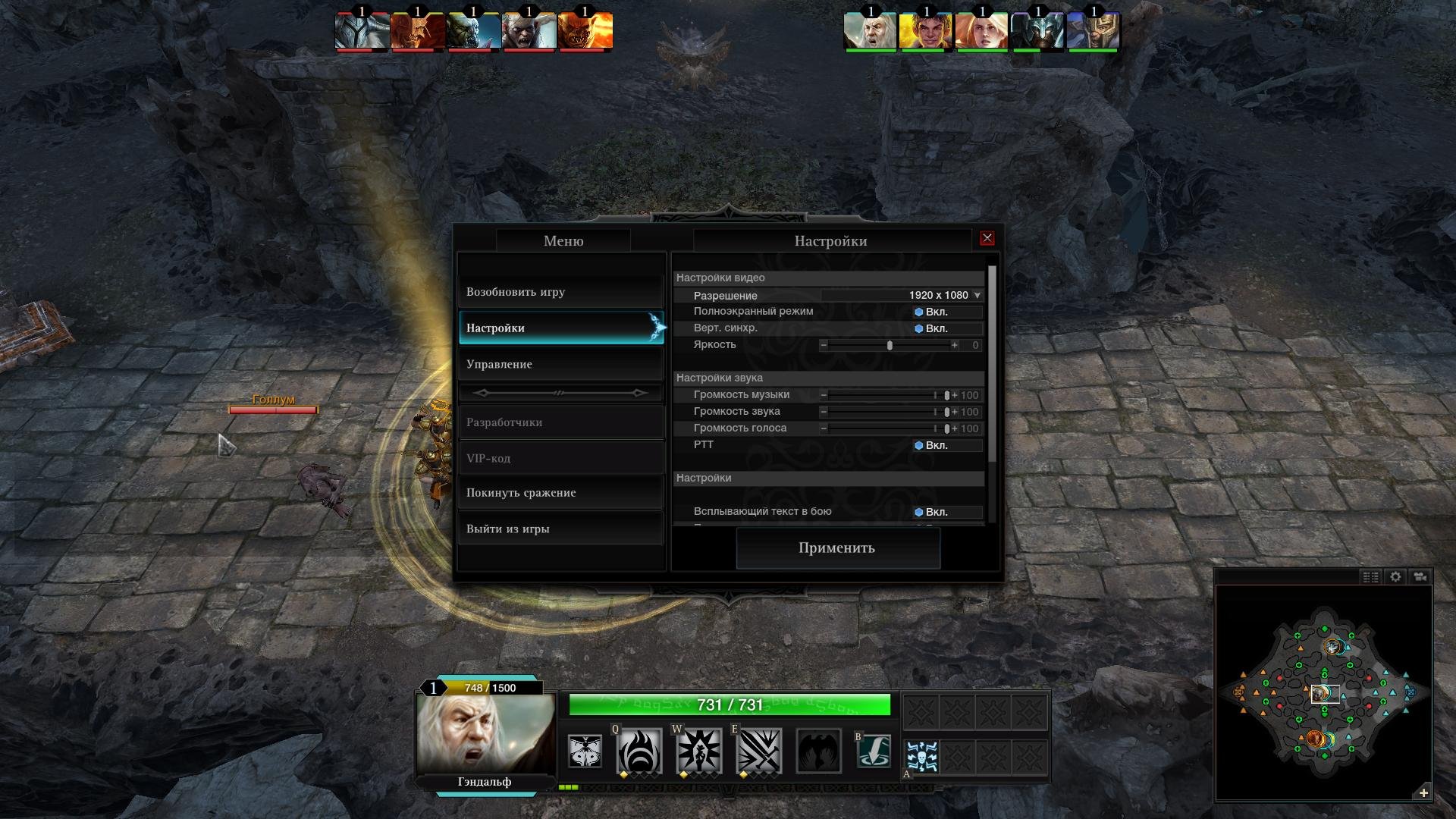Use the W ability icon
1456x819 pixels.
click(698, 751)
